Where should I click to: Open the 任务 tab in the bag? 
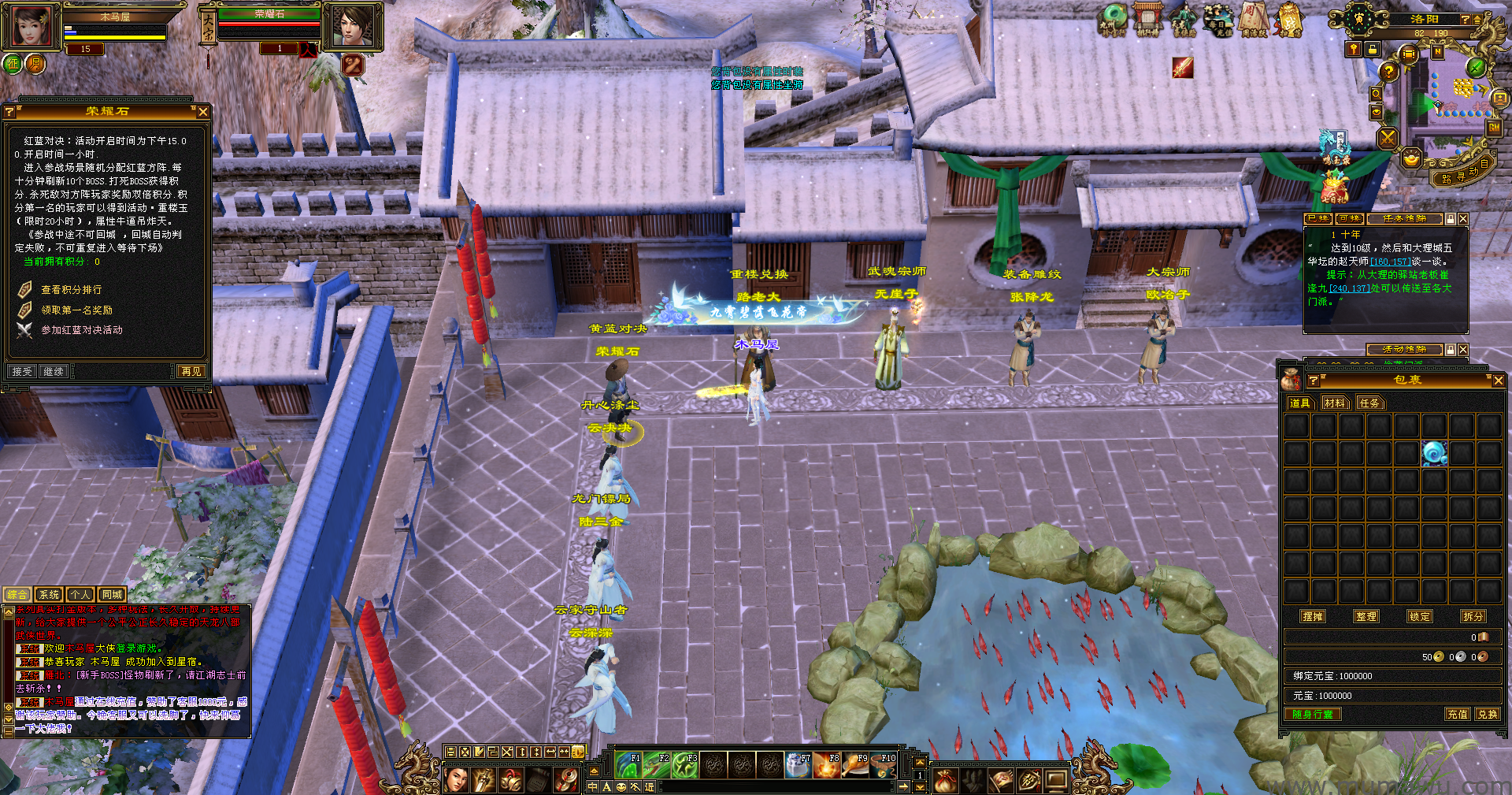(1369, 403)
